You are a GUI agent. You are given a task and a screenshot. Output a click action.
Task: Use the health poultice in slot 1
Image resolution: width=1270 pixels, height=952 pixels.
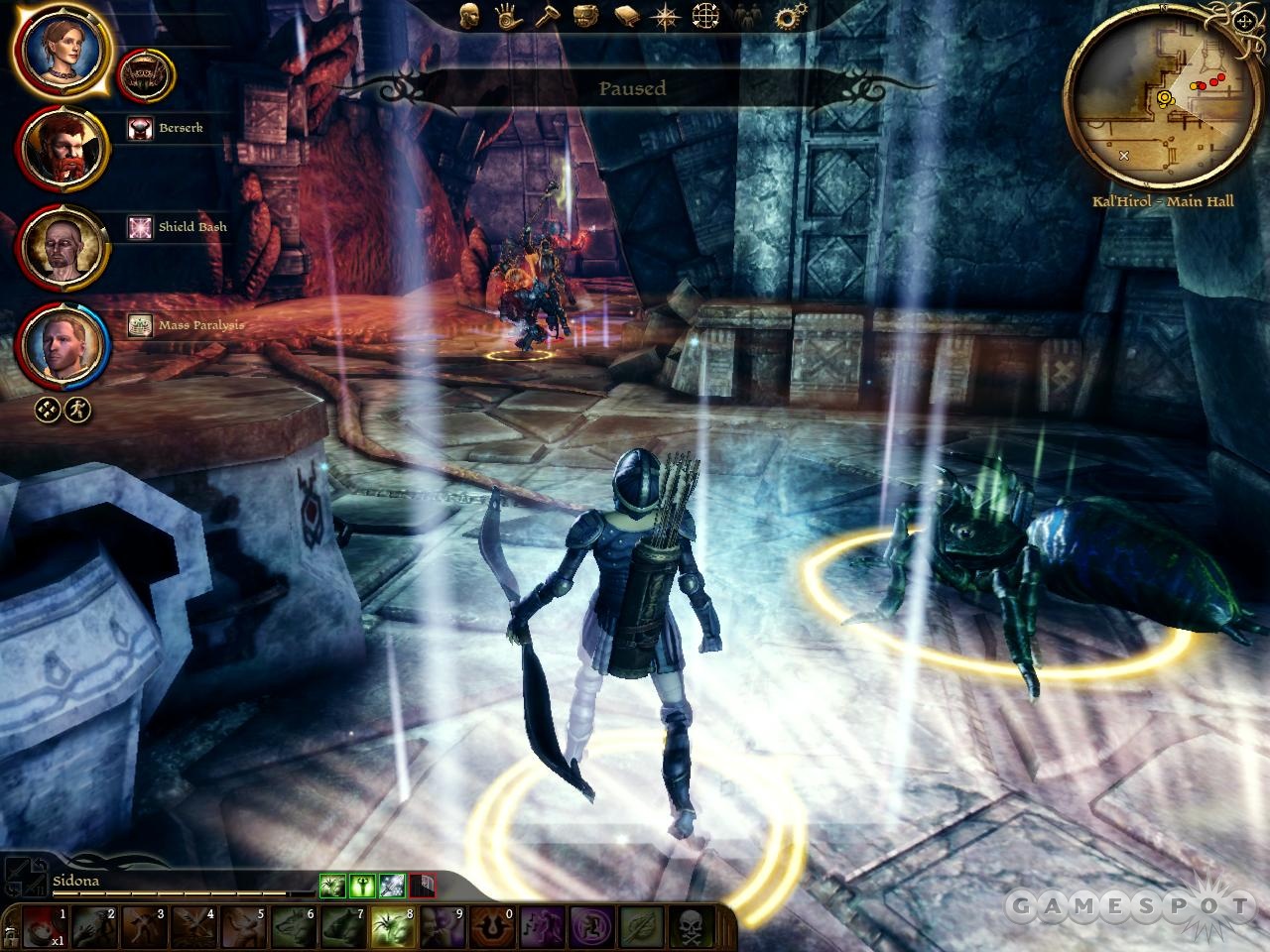pyautogui.click(x=43, y=928)
